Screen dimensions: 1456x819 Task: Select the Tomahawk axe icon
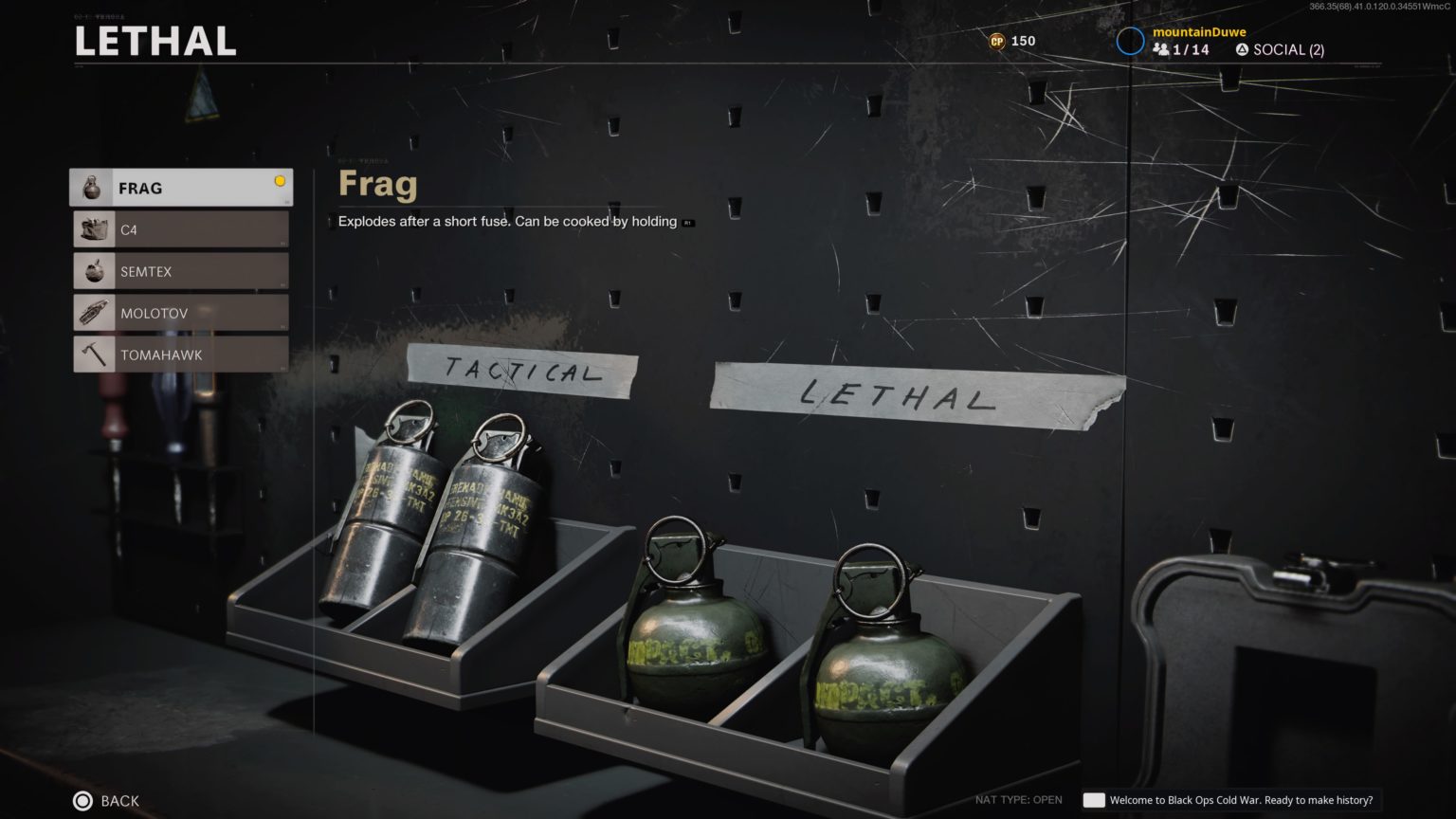pyautogui.click(x=94, y=354)
